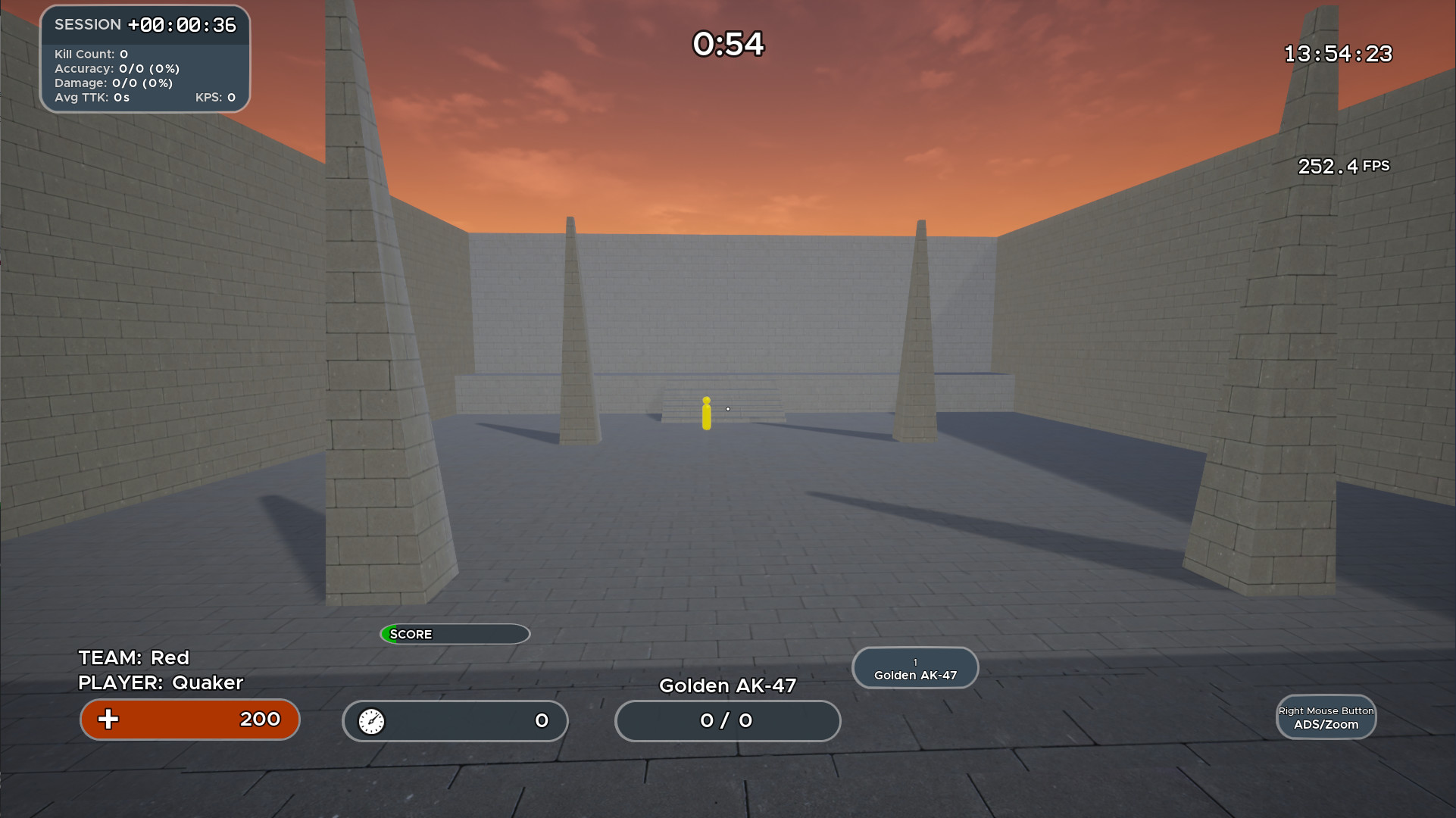Image resolution: width=1456 pixels, height=818 pixels.
Task: Click the KPS stat indicator
Action: (x=215, y=97)
